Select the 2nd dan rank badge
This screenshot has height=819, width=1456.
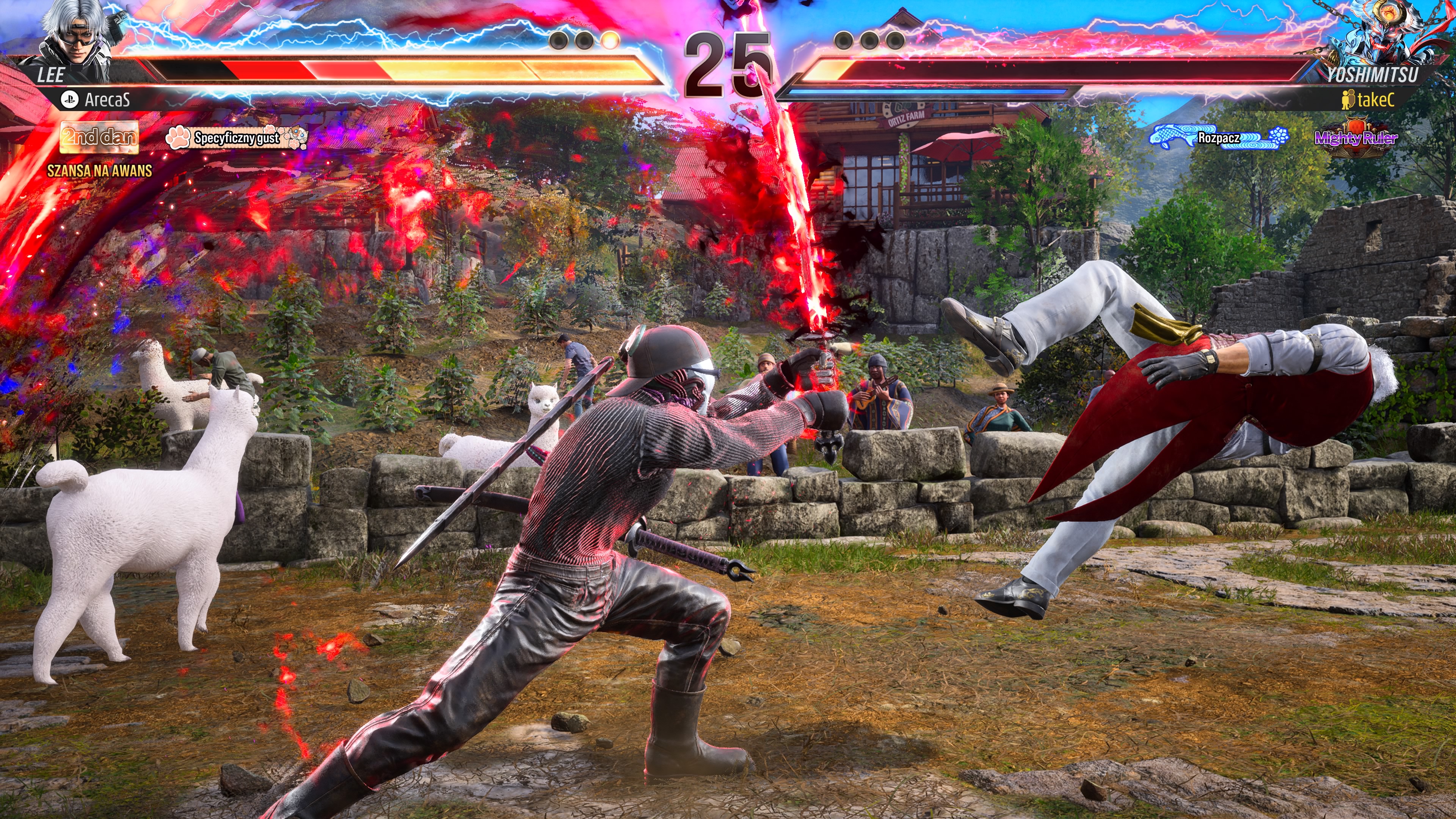coord(99,137)
